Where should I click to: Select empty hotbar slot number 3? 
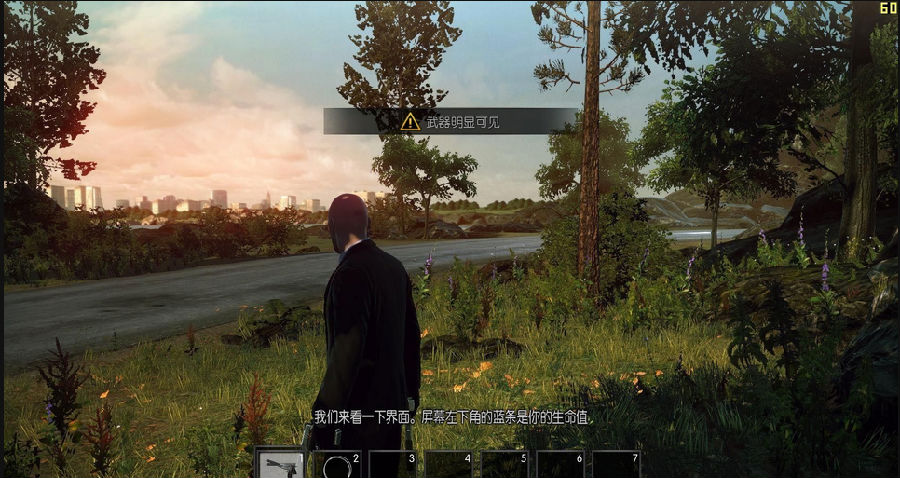pyautogui.click(x=393, y=464)
